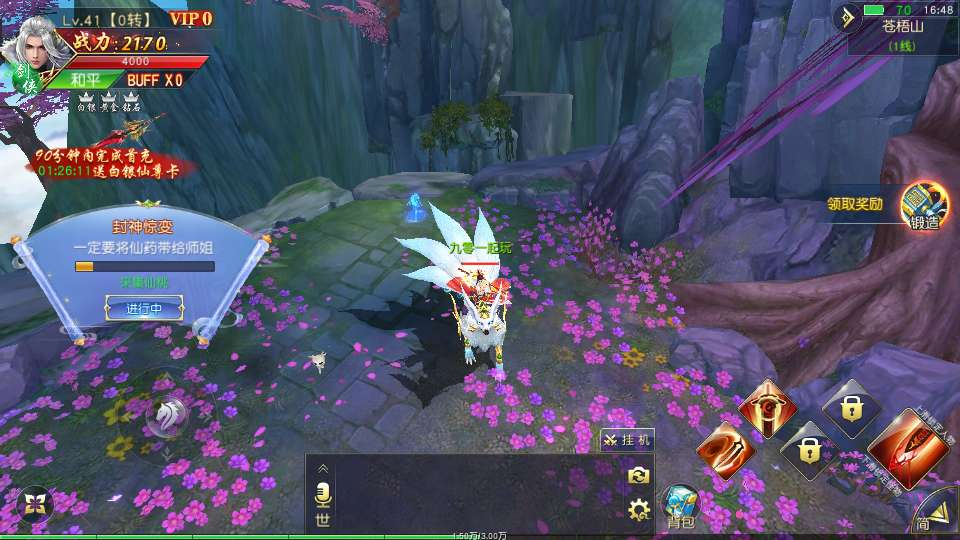Screen dimensions: 960x540
Task: Activate the orange crescent slash skill
Action: point(723,450)
